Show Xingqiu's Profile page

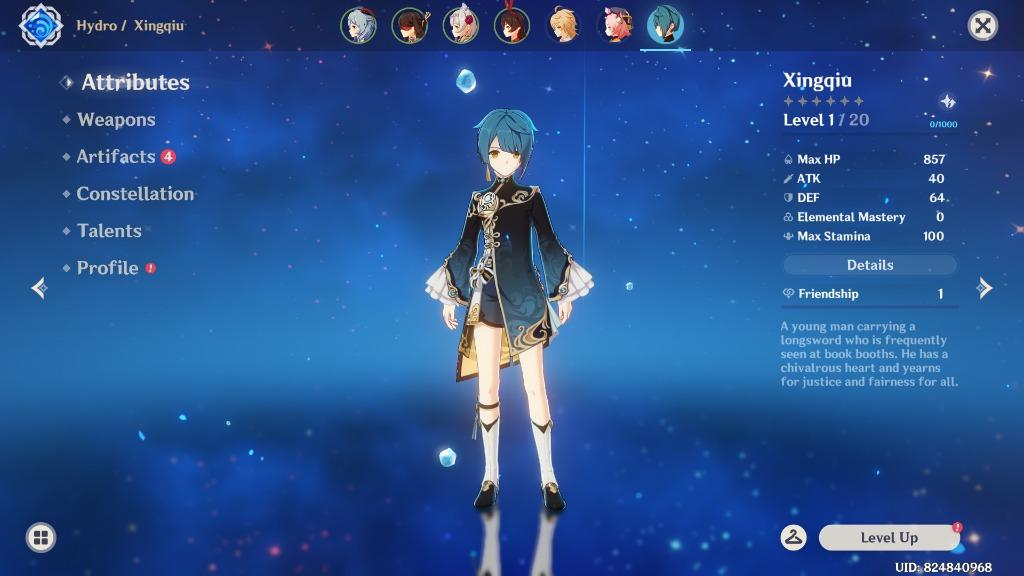pyautogui.click(x=107, y=268)
